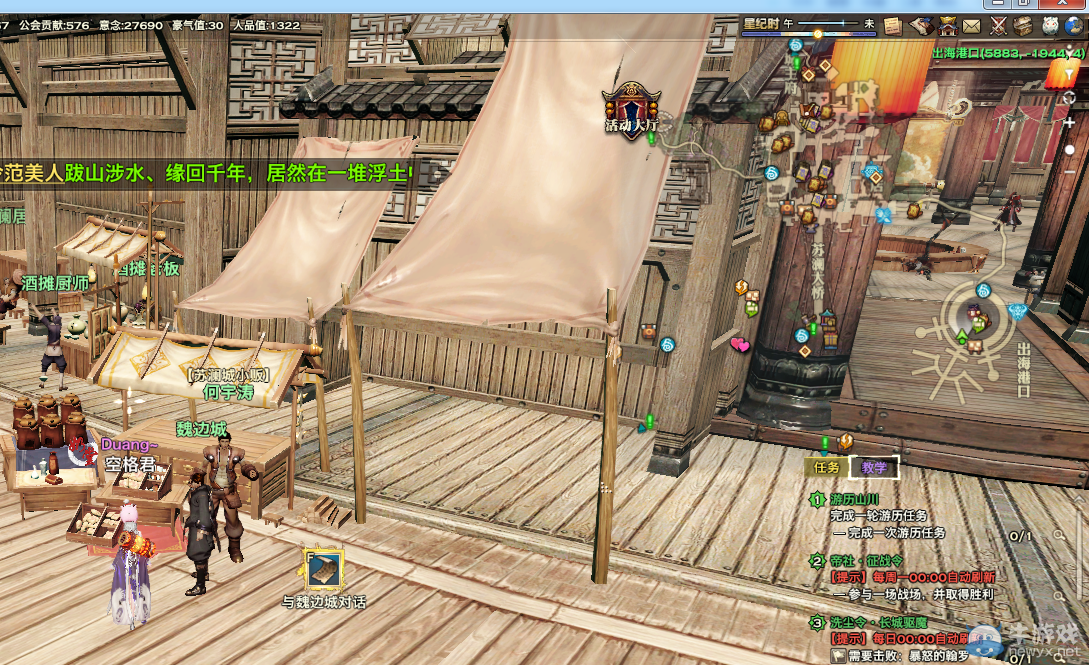Click the 与魏边城对话 interaction icon
1089x665 pixels.
coord(323,570)
